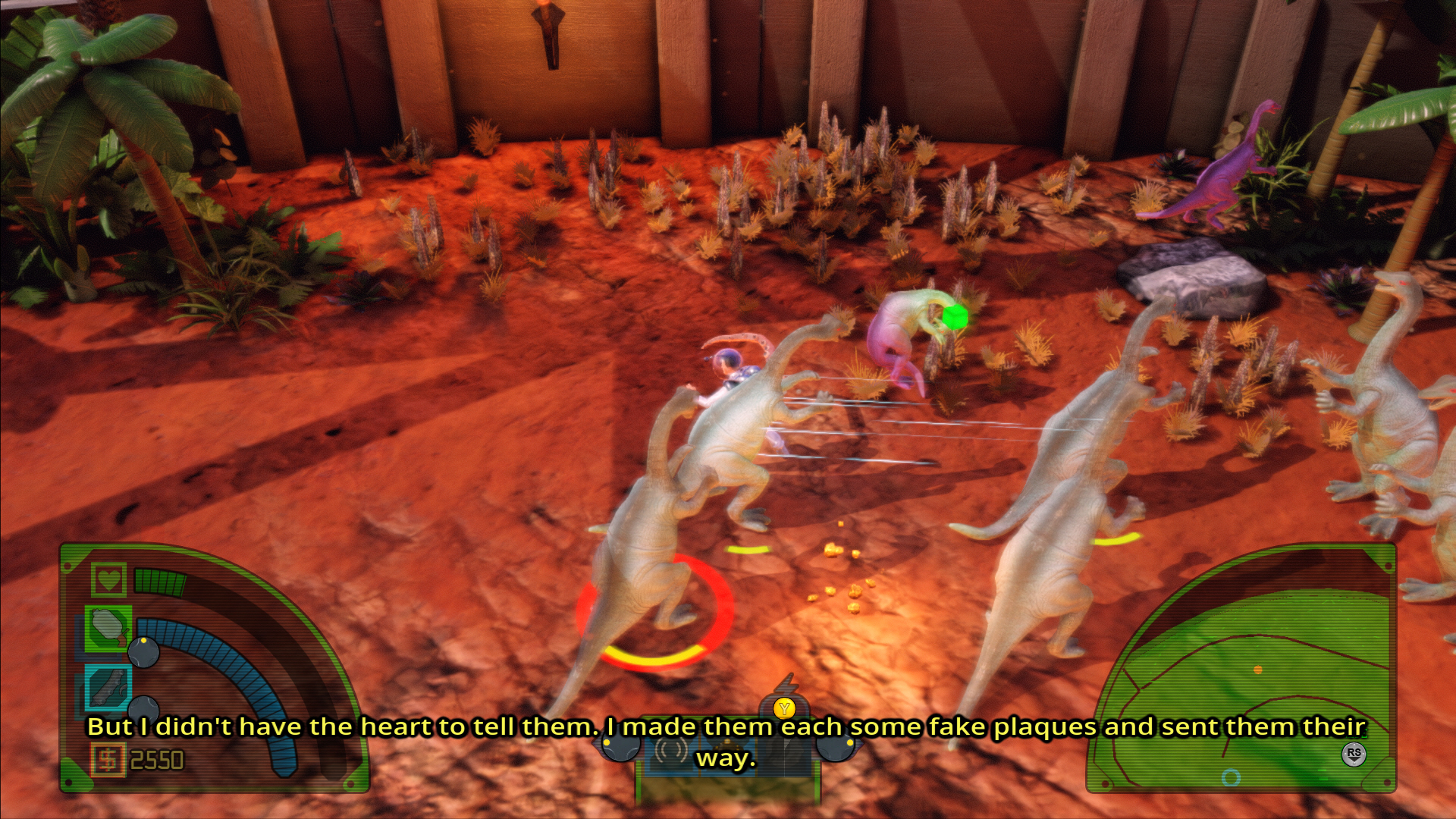Select the green canister weapon slot
1456x819 pixels.
click(108, 628)
